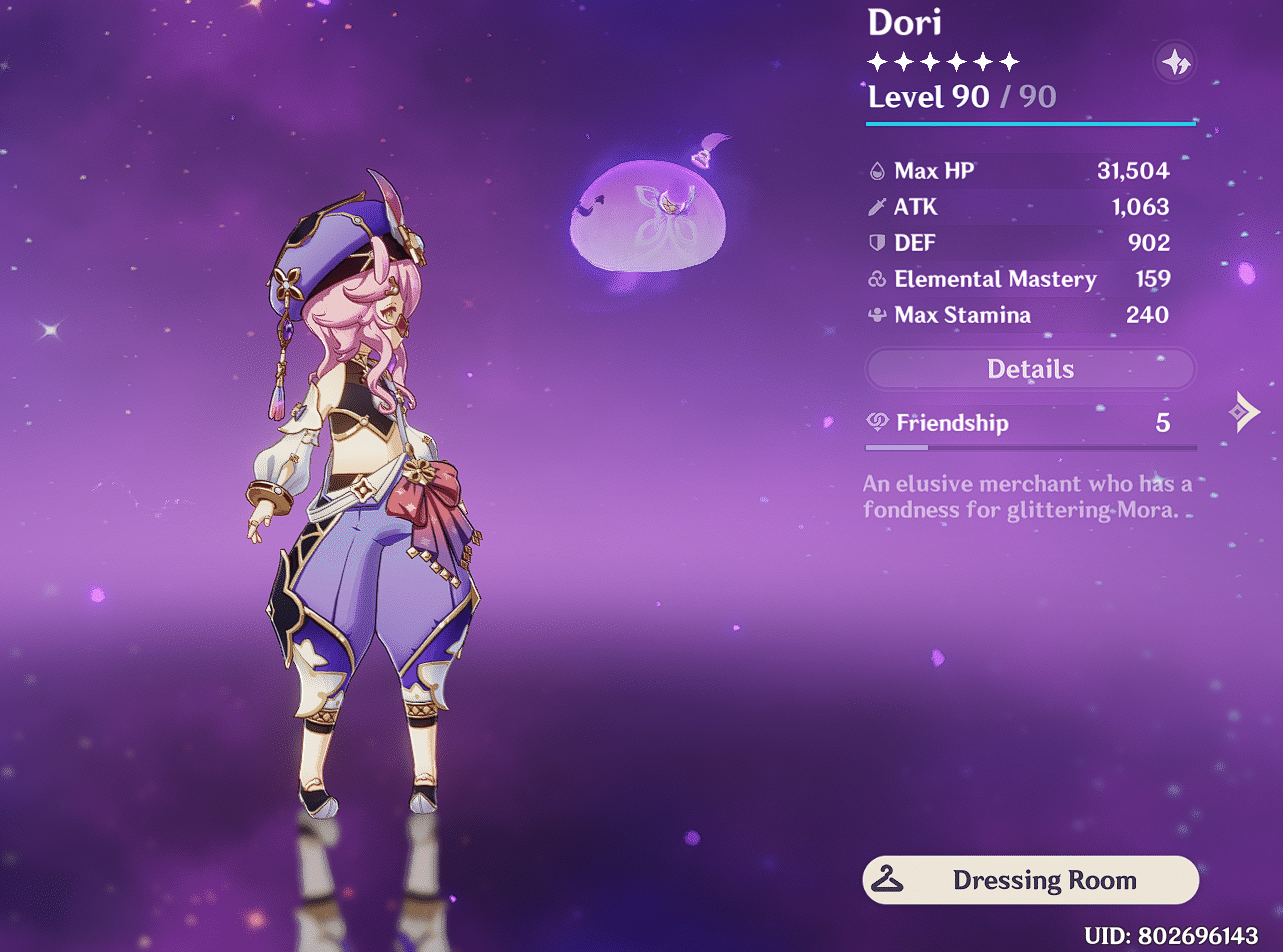Select the Max Stamina icon
Image resolution: width=1283 pixels, height=952 pixels.
click(875, 315)
